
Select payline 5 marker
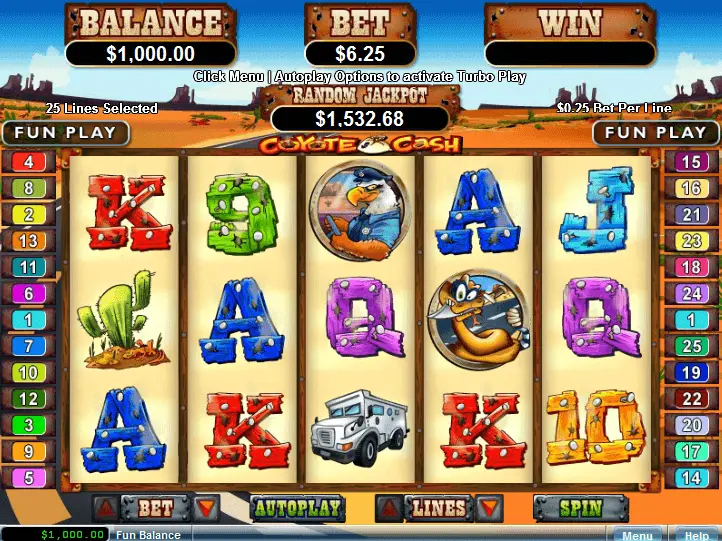(28, 478)
